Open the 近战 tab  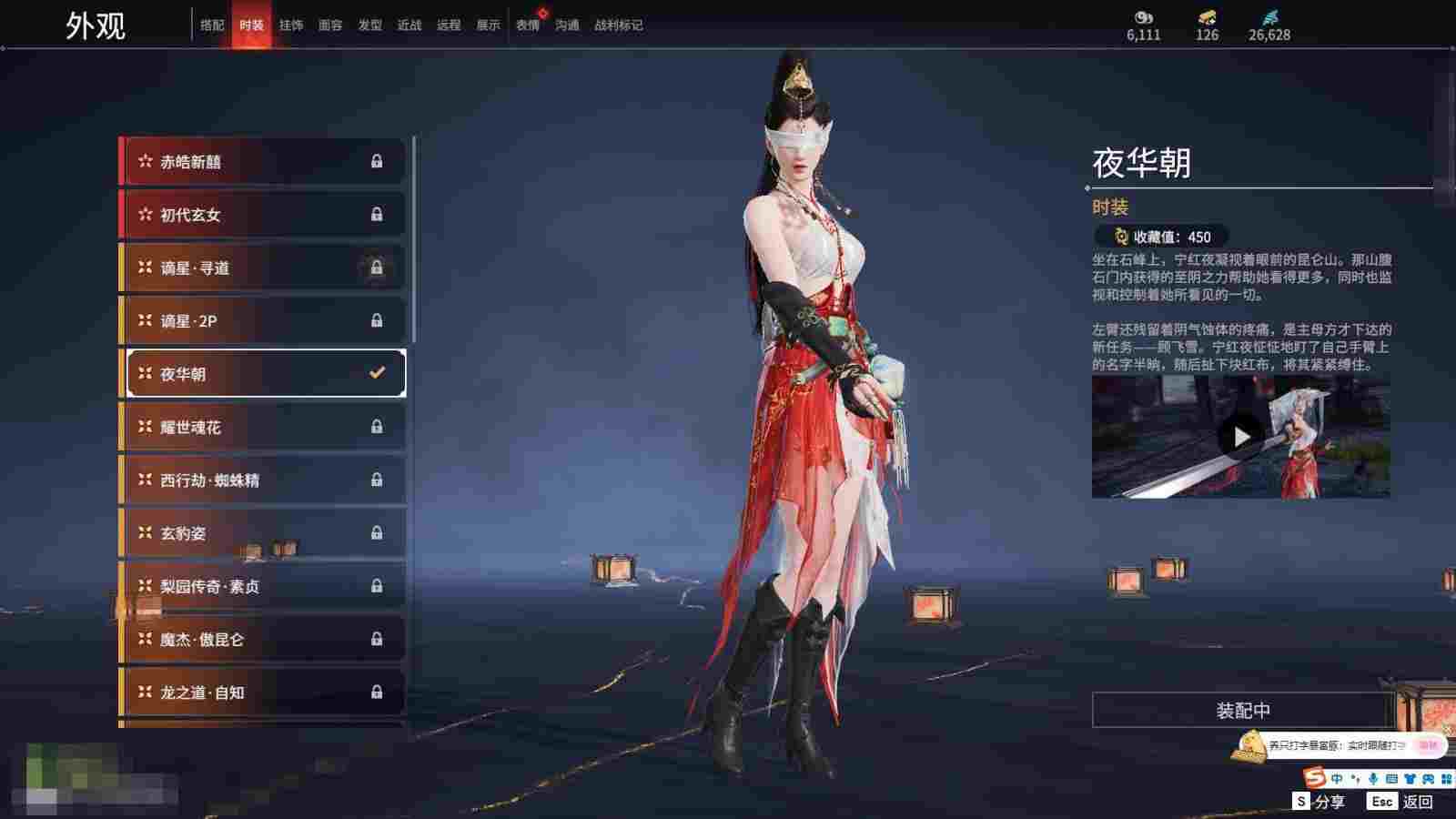click(409, 25)
